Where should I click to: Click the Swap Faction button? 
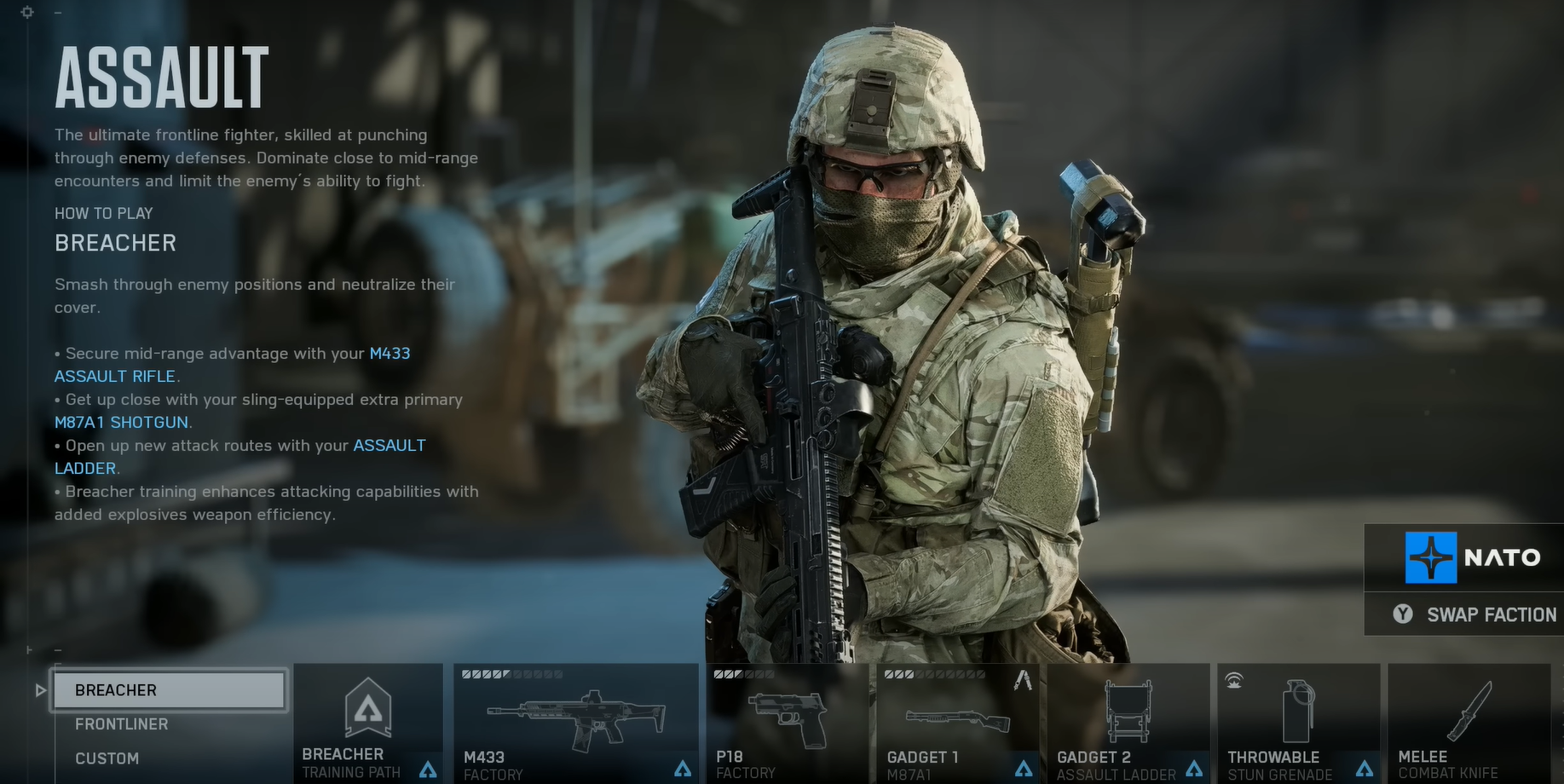coord(1475,614)
